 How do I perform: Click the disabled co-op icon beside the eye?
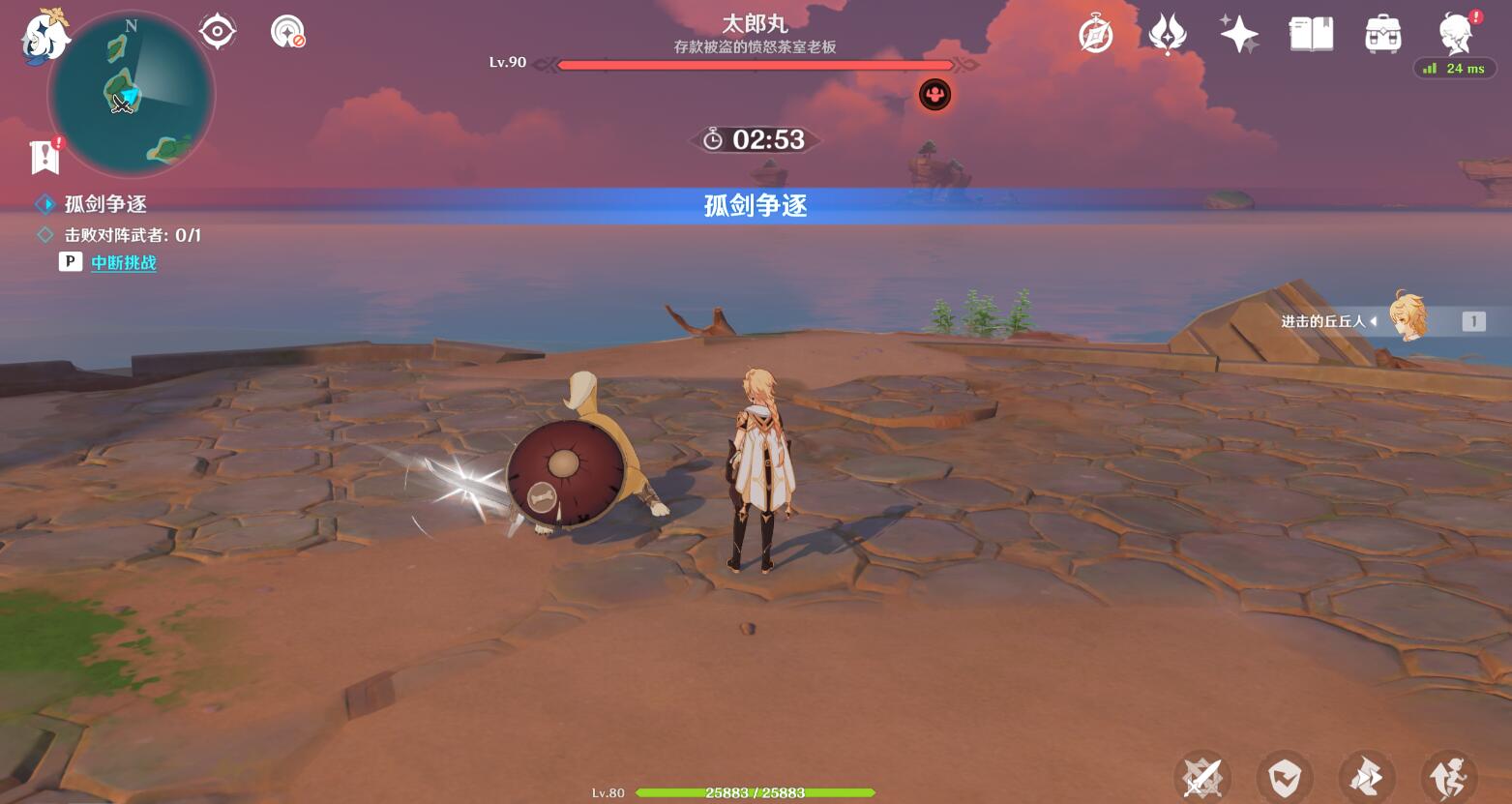point(287,32)
